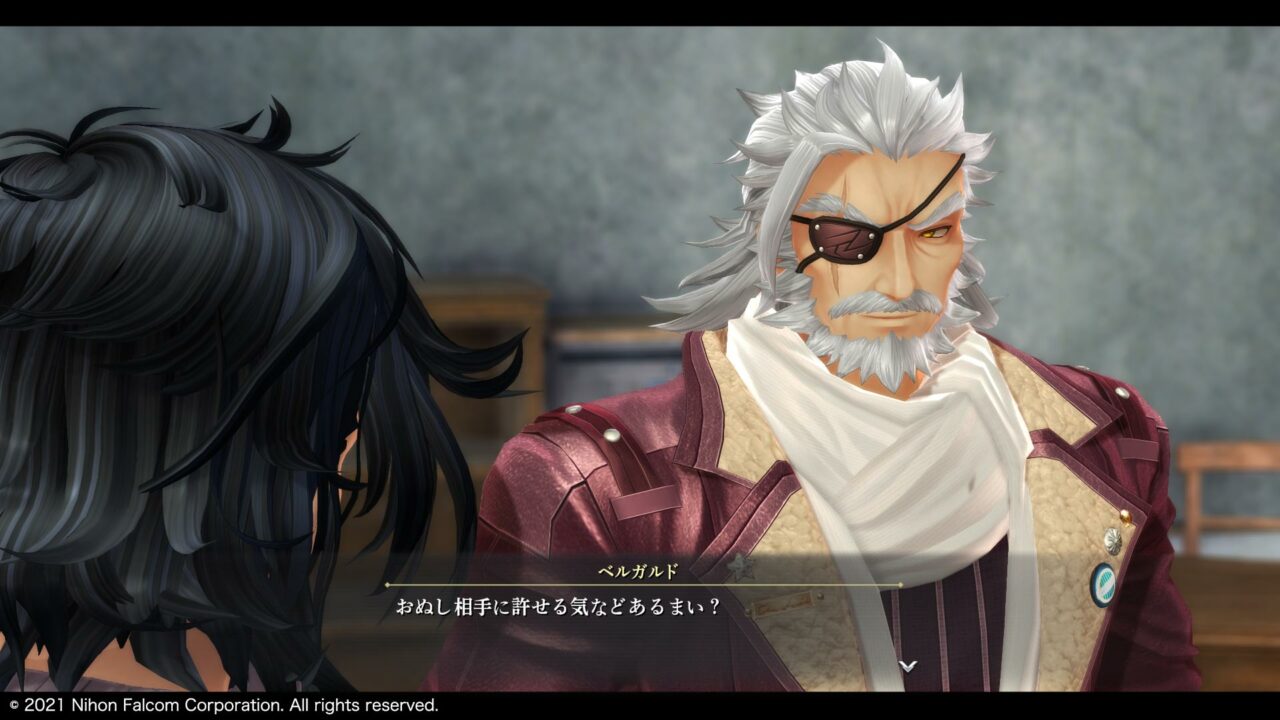The width and height of the screenshot is (1280, 720).
Task: Toggle focus onto Bergard's uncovered amber eye
Action: coord(932,231)
